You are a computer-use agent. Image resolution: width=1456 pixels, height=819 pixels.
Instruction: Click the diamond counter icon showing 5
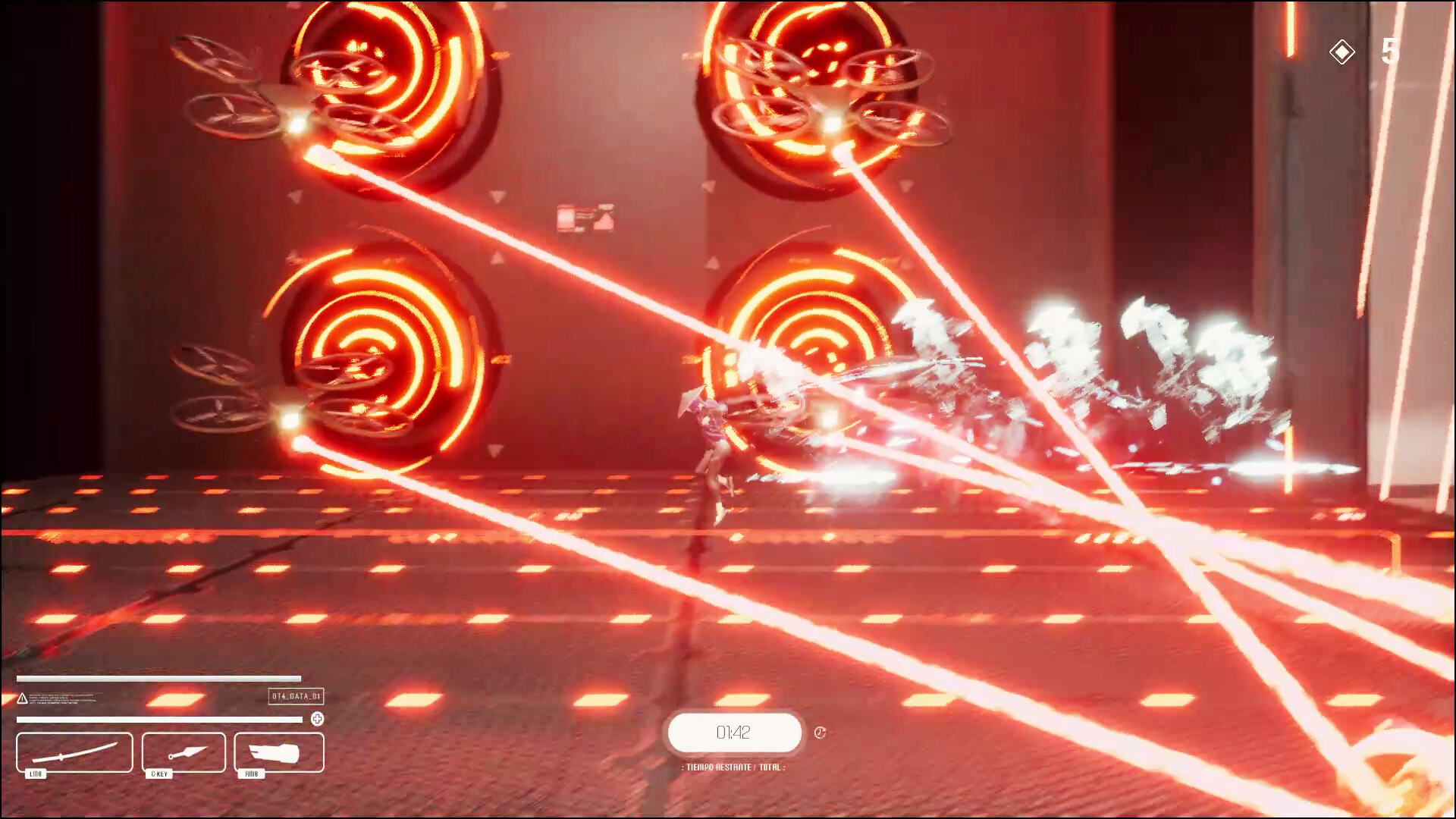coord(1342,51)
